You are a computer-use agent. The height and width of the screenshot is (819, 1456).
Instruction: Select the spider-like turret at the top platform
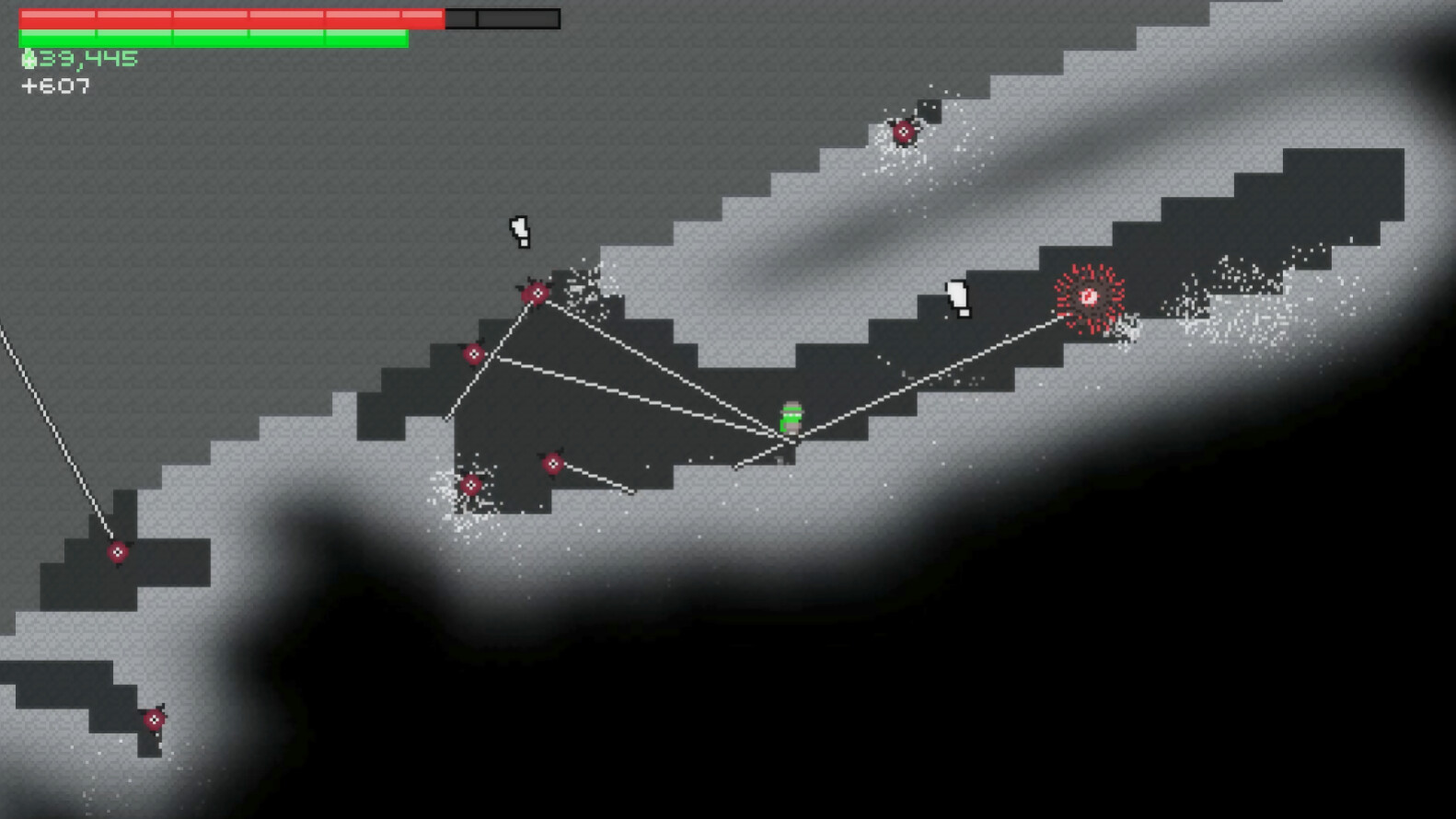click(906, 132)
